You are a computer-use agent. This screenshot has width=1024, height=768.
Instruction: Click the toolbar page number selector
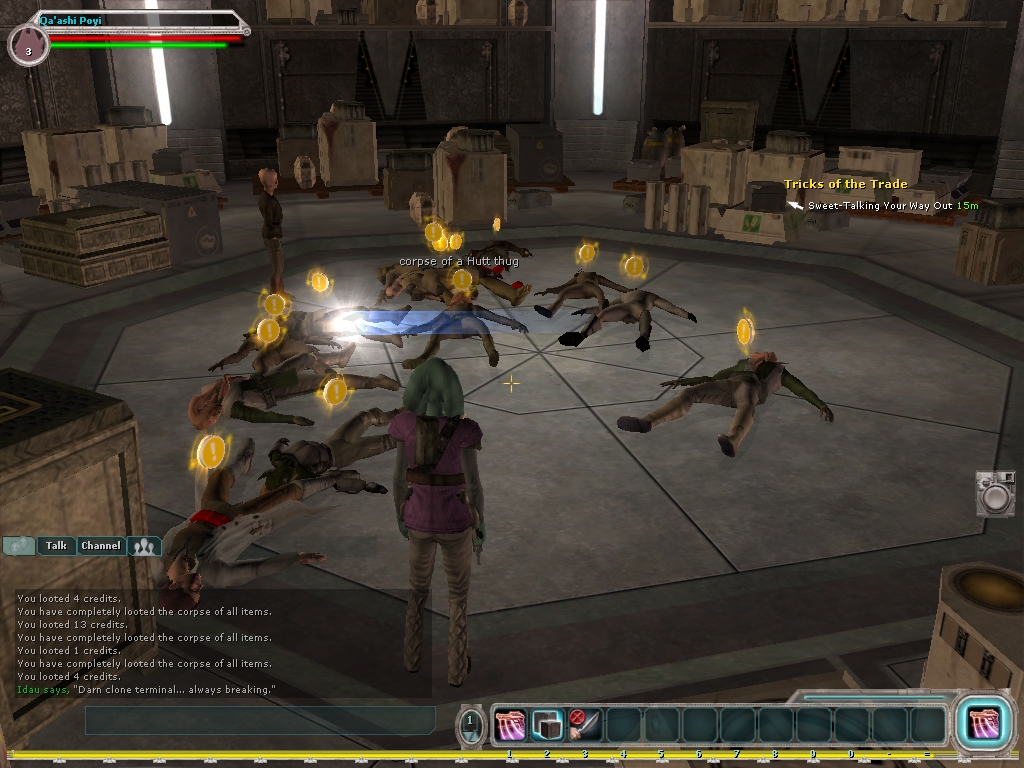472,726
